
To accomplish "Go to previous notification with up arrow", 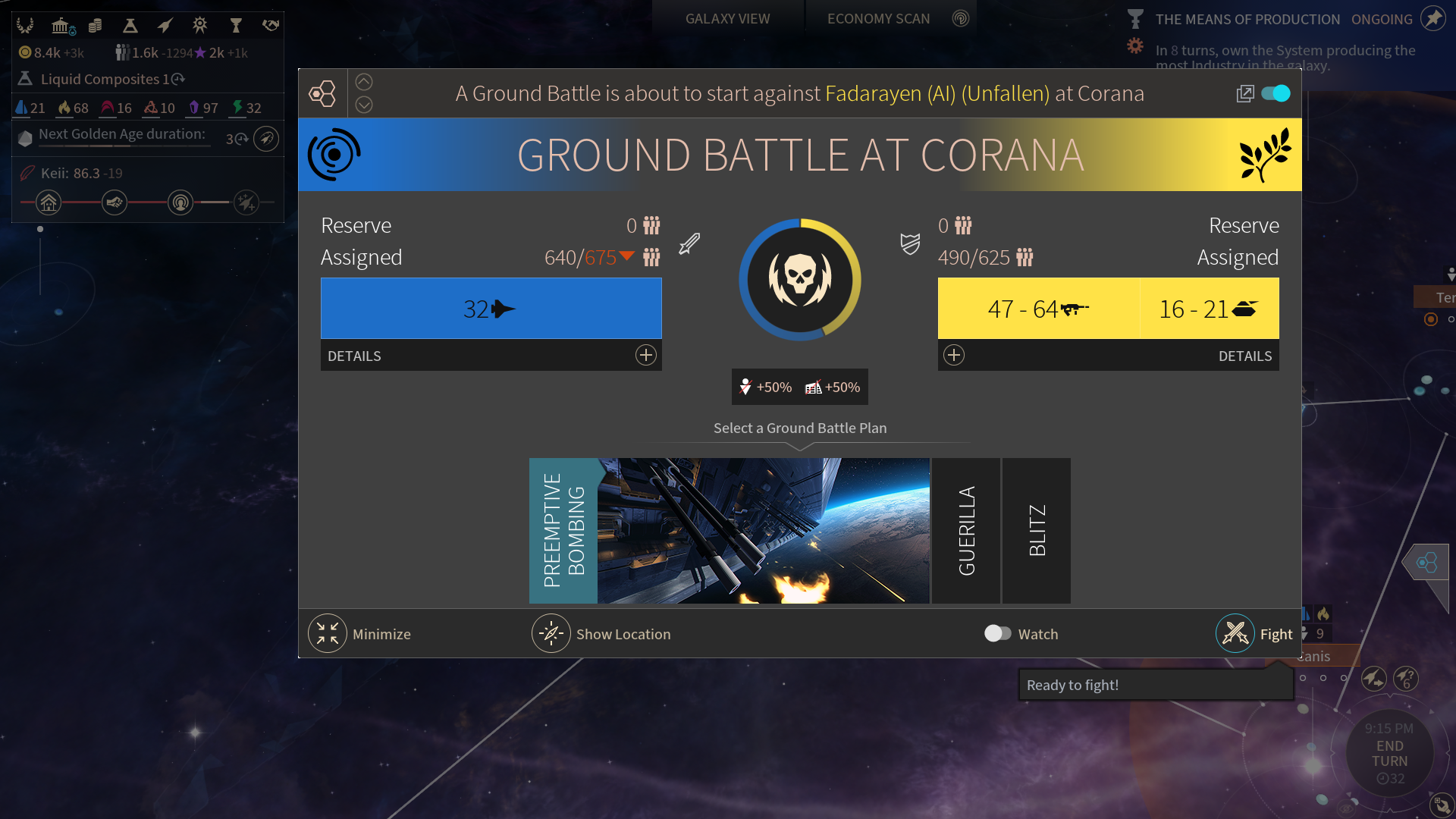I will point(364,82).
